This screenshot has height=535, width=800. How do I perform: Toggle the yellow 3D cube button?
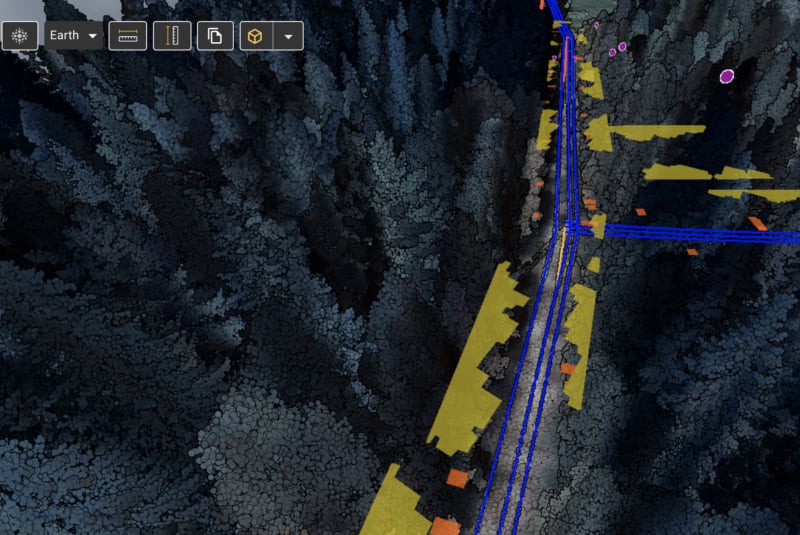tap(256, 36)
